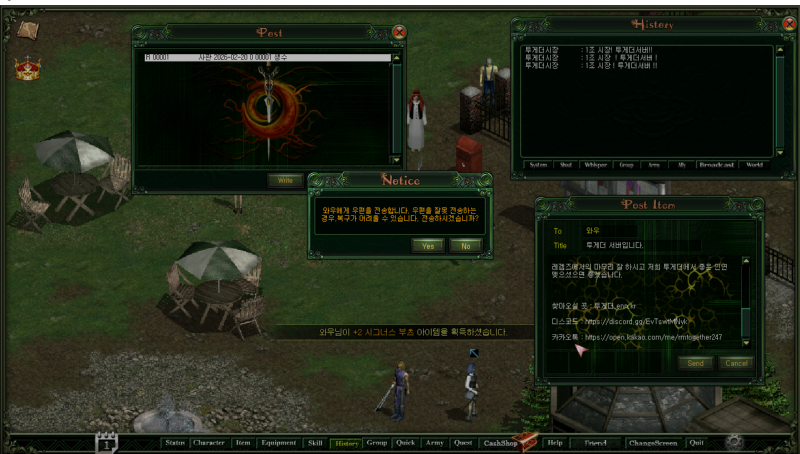800x454 pixels.
Task: Click the Write button in Post
Action: (284, 180)
